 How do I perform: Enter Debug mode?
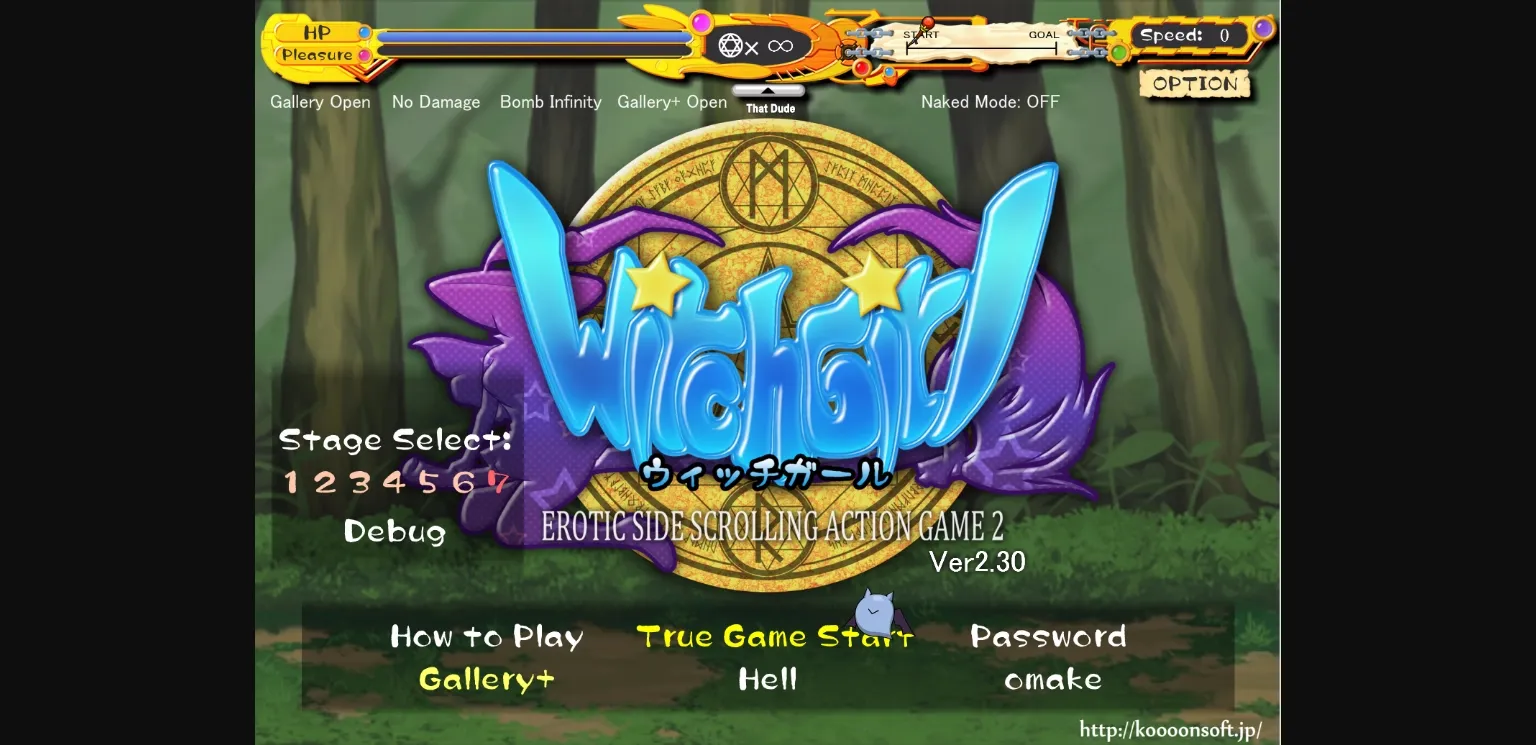tap(394, 532)
